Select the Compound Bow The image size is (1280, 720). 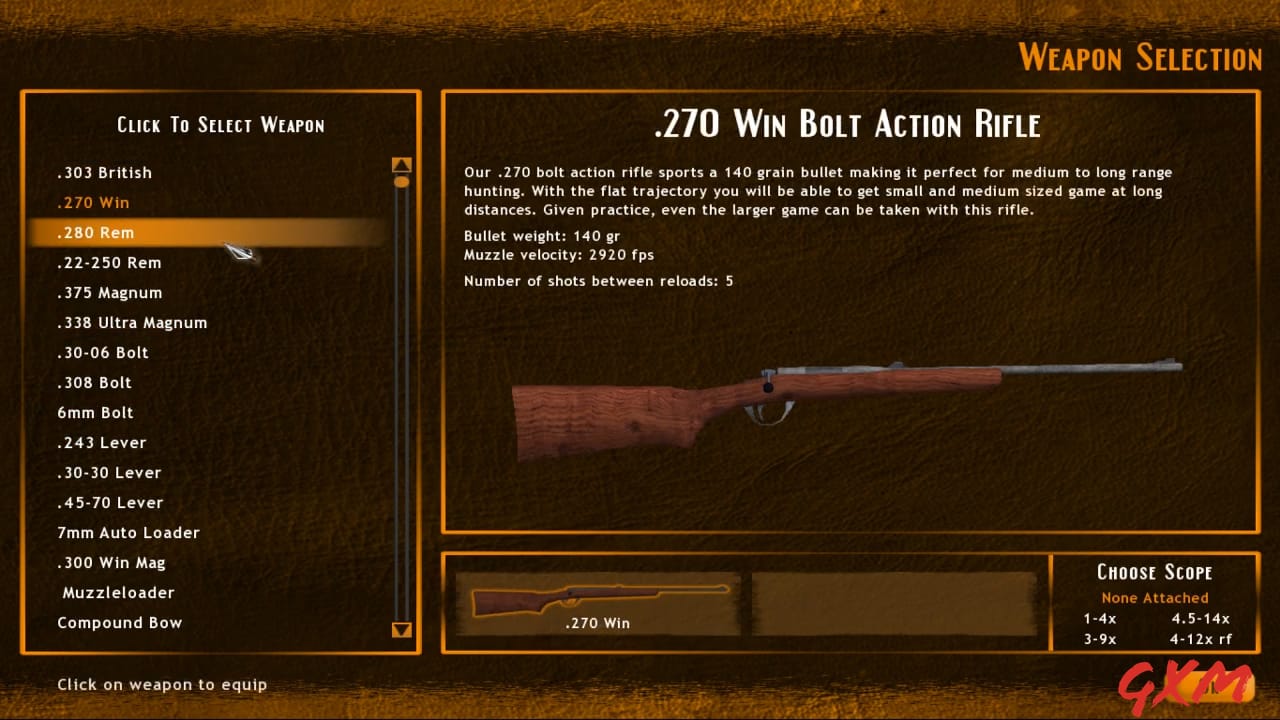point(120,622)
